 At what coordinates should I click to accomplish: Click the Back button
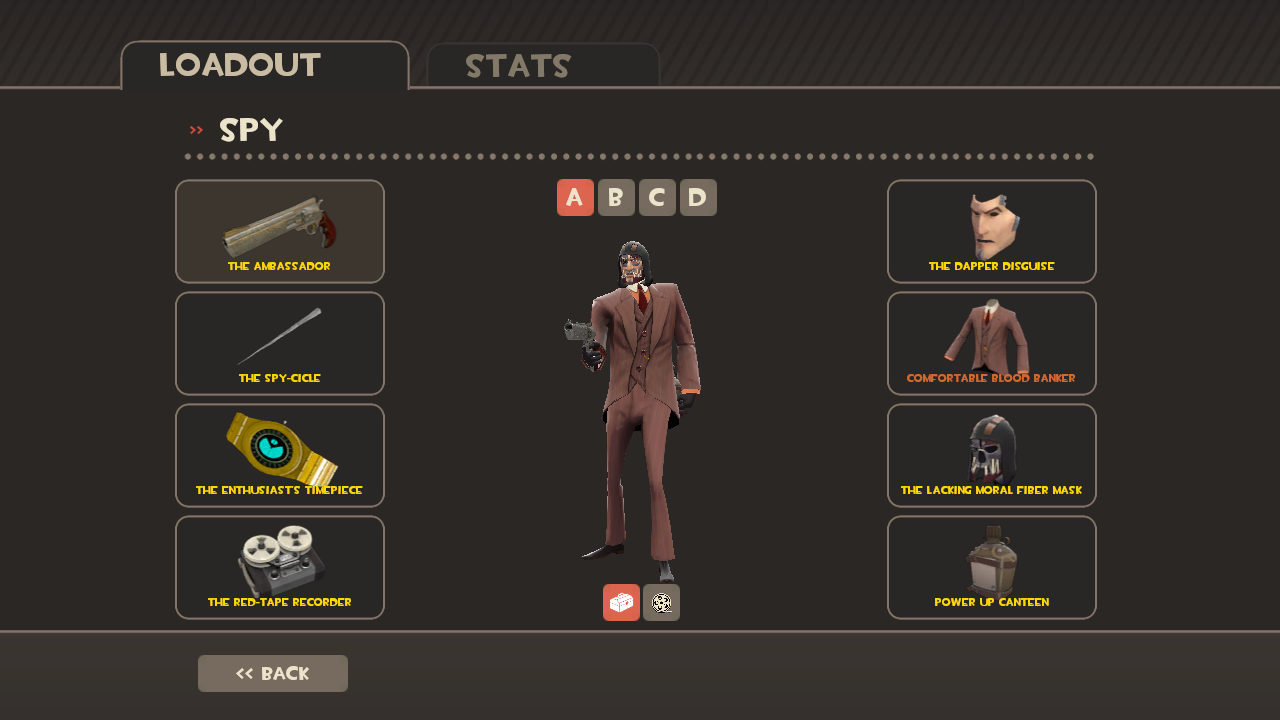[272, 673]
